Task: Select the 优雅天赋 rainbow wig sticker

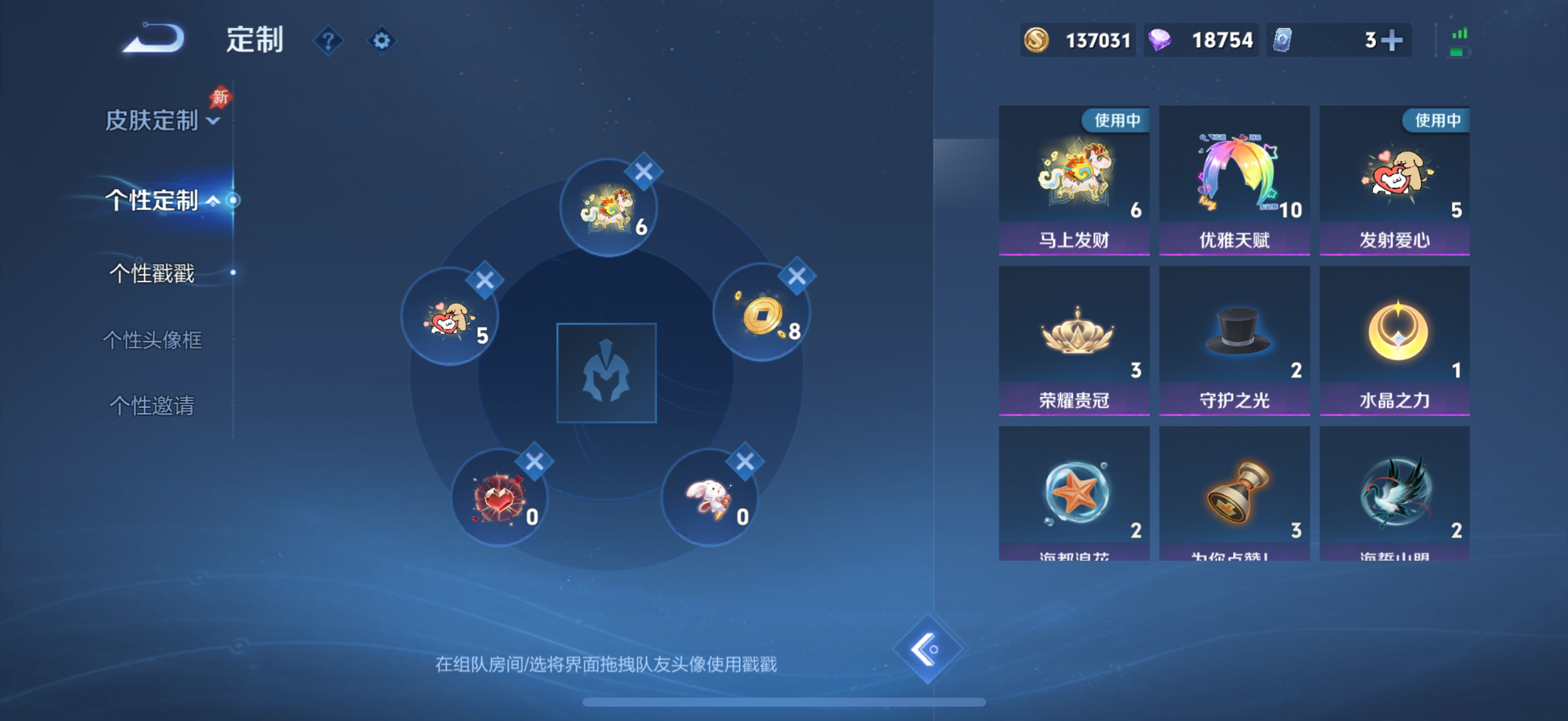Action: pyautogui.click(x=1234, y=176)
